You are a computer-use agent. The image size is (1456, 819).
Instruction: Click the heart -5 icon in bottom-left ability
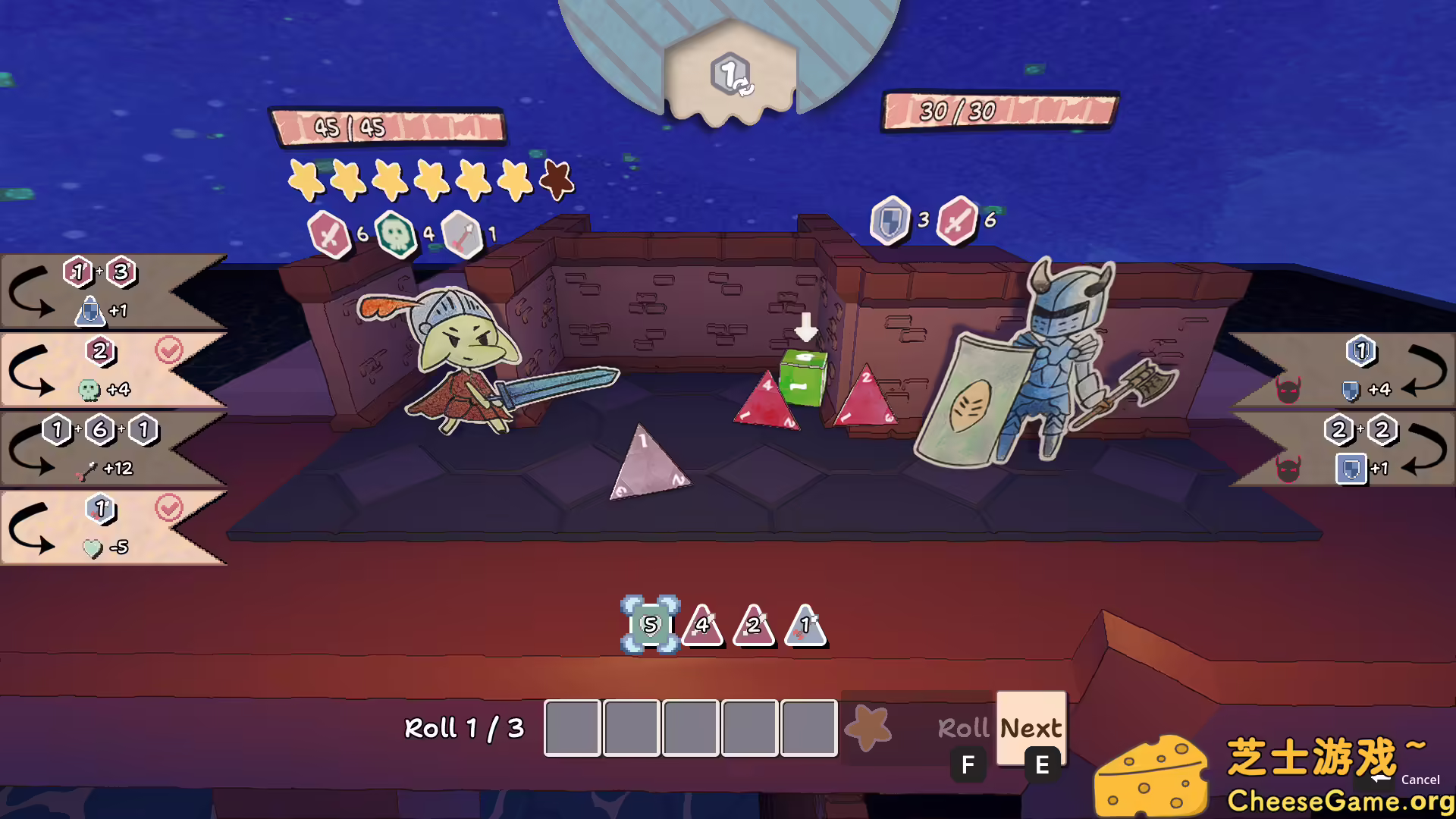tap(93, 548)
